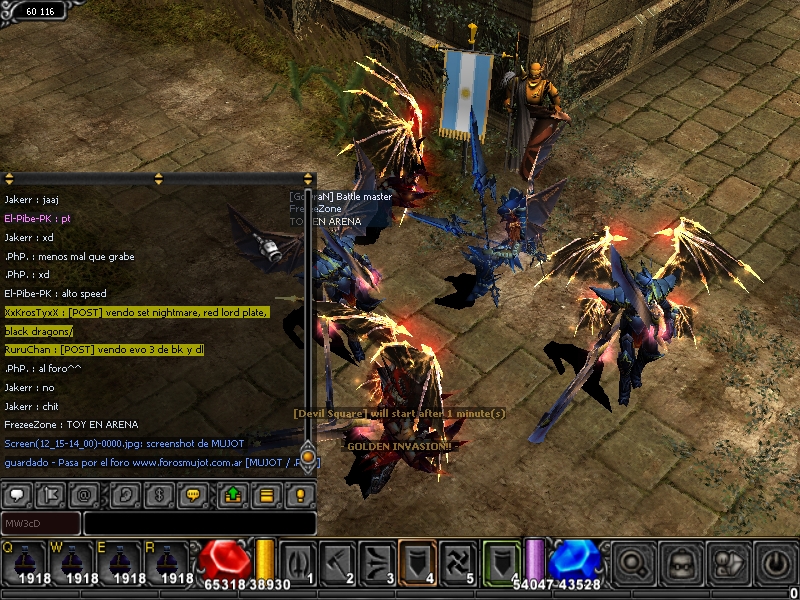800x600 pixels.
Task: Focus the chat message input field
Action: tap(199, 523)
